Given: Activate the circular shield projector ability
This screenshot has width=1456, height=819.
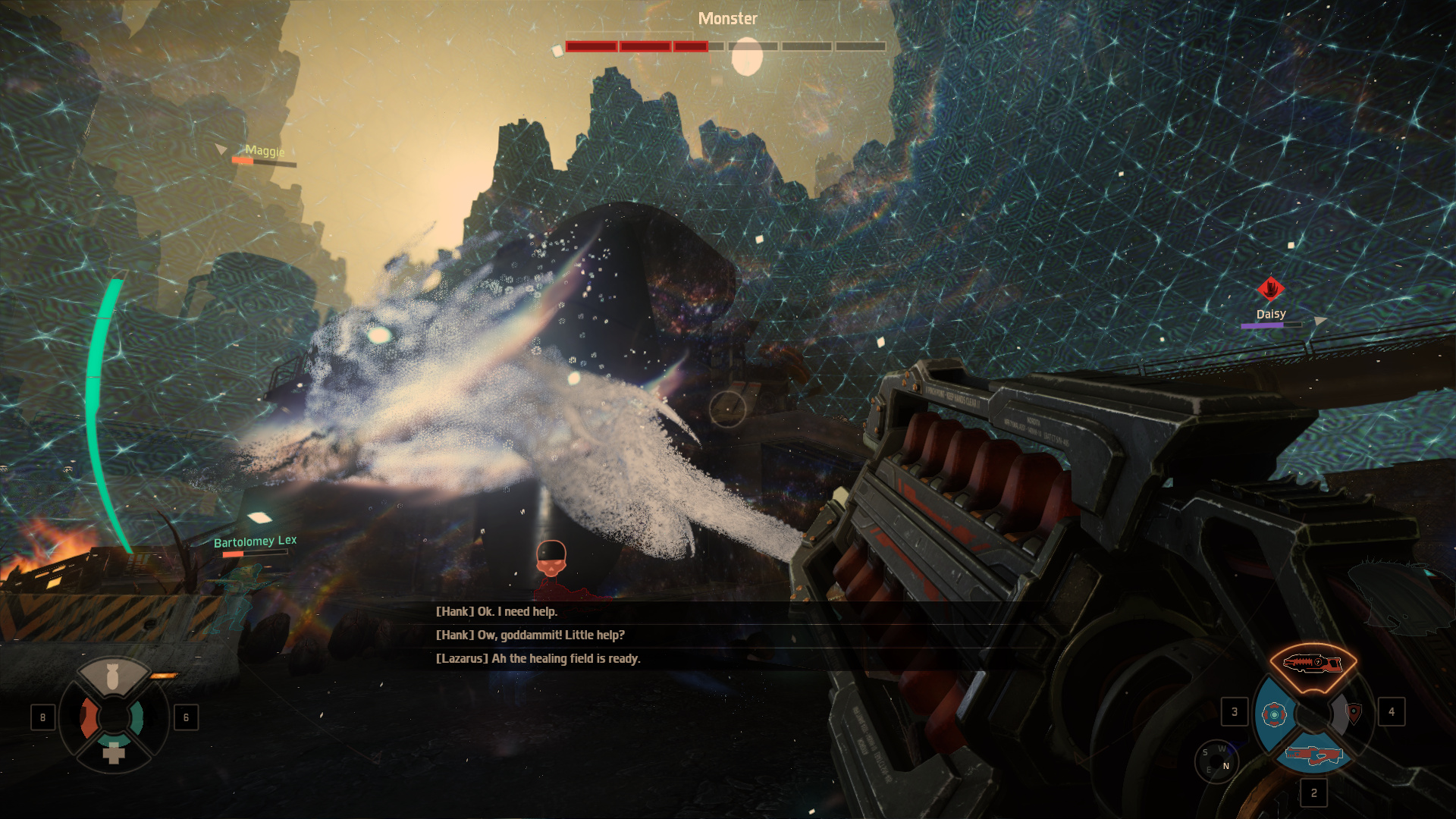Looking at the screenshot, I should tap(1274, 714).
